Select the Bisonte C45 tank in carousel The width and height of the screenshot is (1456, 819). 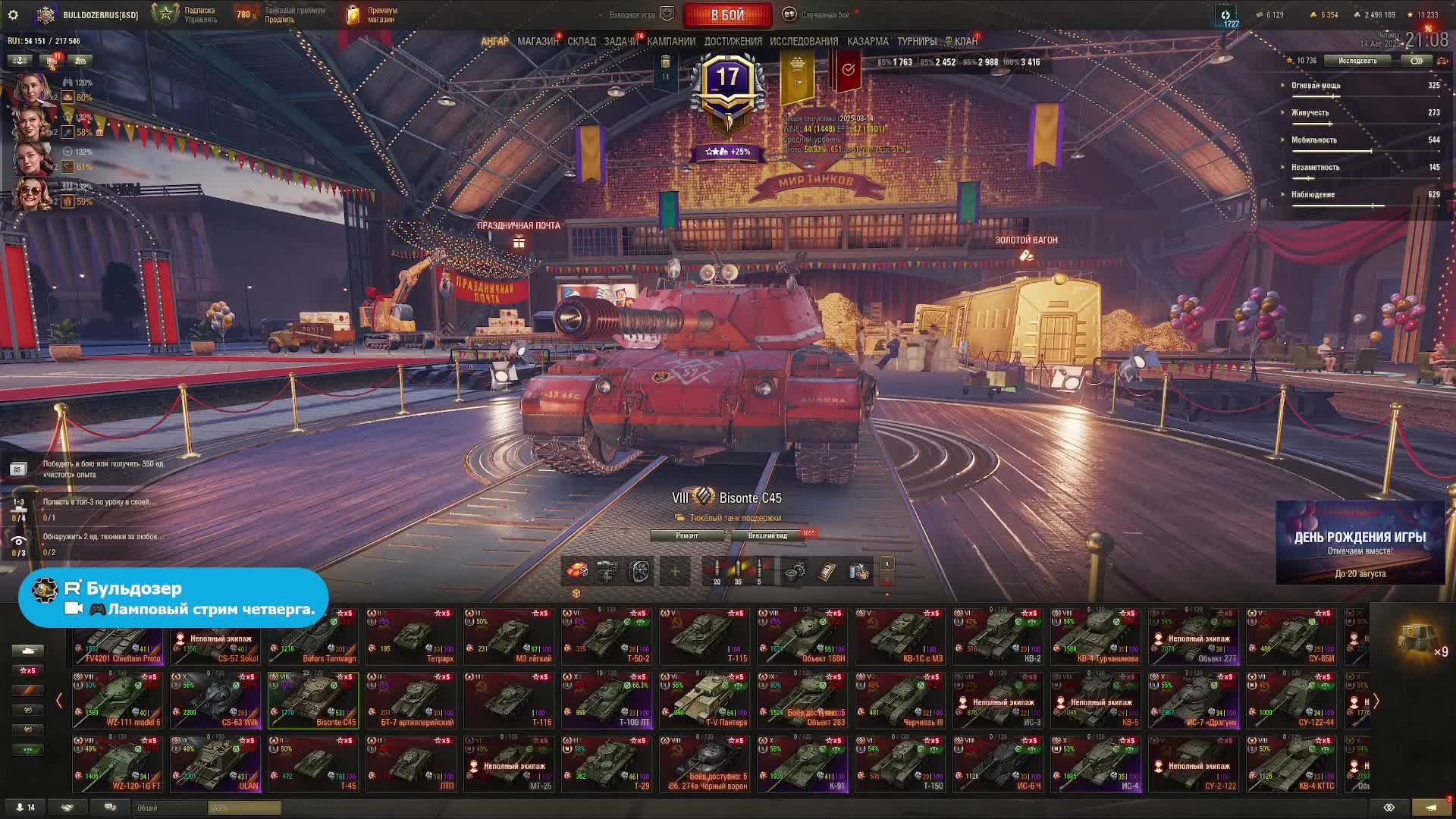tap(313, 700)
